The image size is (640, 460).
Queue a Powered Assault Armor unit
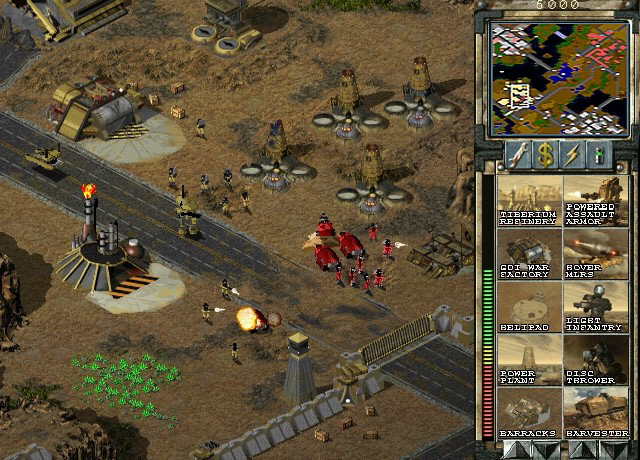click(594, 200)
